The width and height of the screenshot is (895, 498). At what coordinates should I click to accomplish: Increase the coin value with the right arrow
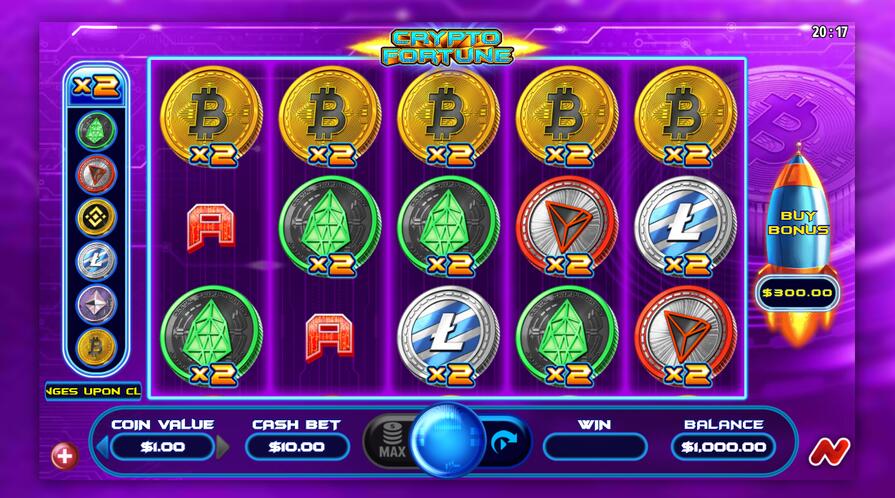[x=223, y=446]
